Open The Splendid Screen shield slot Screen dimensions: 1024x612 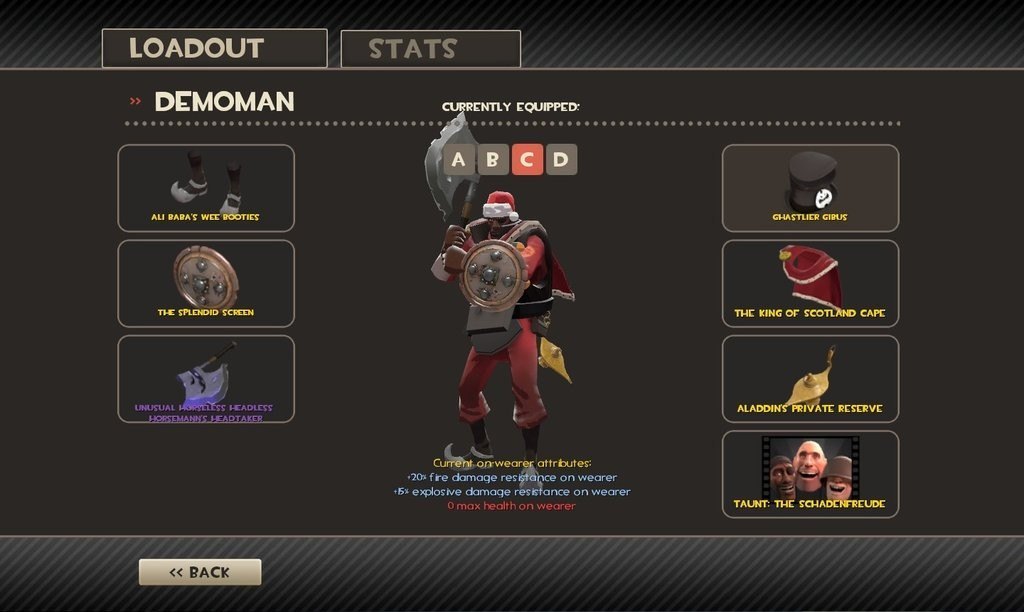[206, 283]
